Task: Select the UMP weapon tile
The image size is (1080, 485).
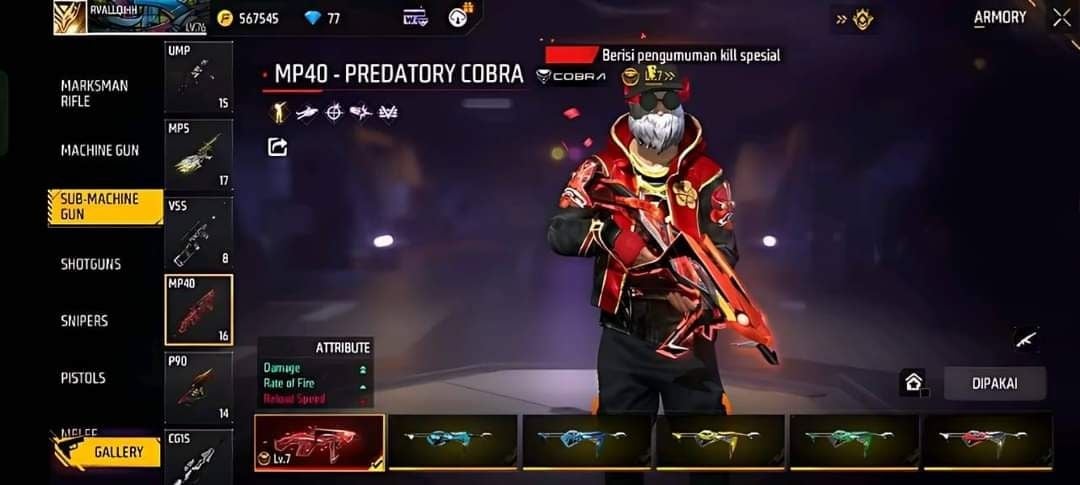Action: tap(198, 77)
